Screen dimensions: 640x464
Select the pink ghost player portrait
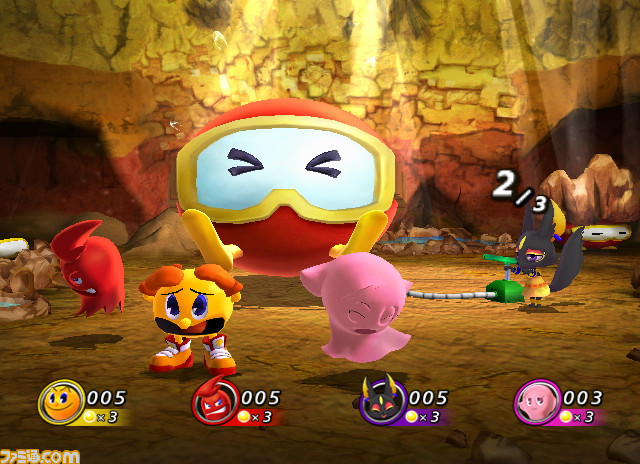coord(538,404)
